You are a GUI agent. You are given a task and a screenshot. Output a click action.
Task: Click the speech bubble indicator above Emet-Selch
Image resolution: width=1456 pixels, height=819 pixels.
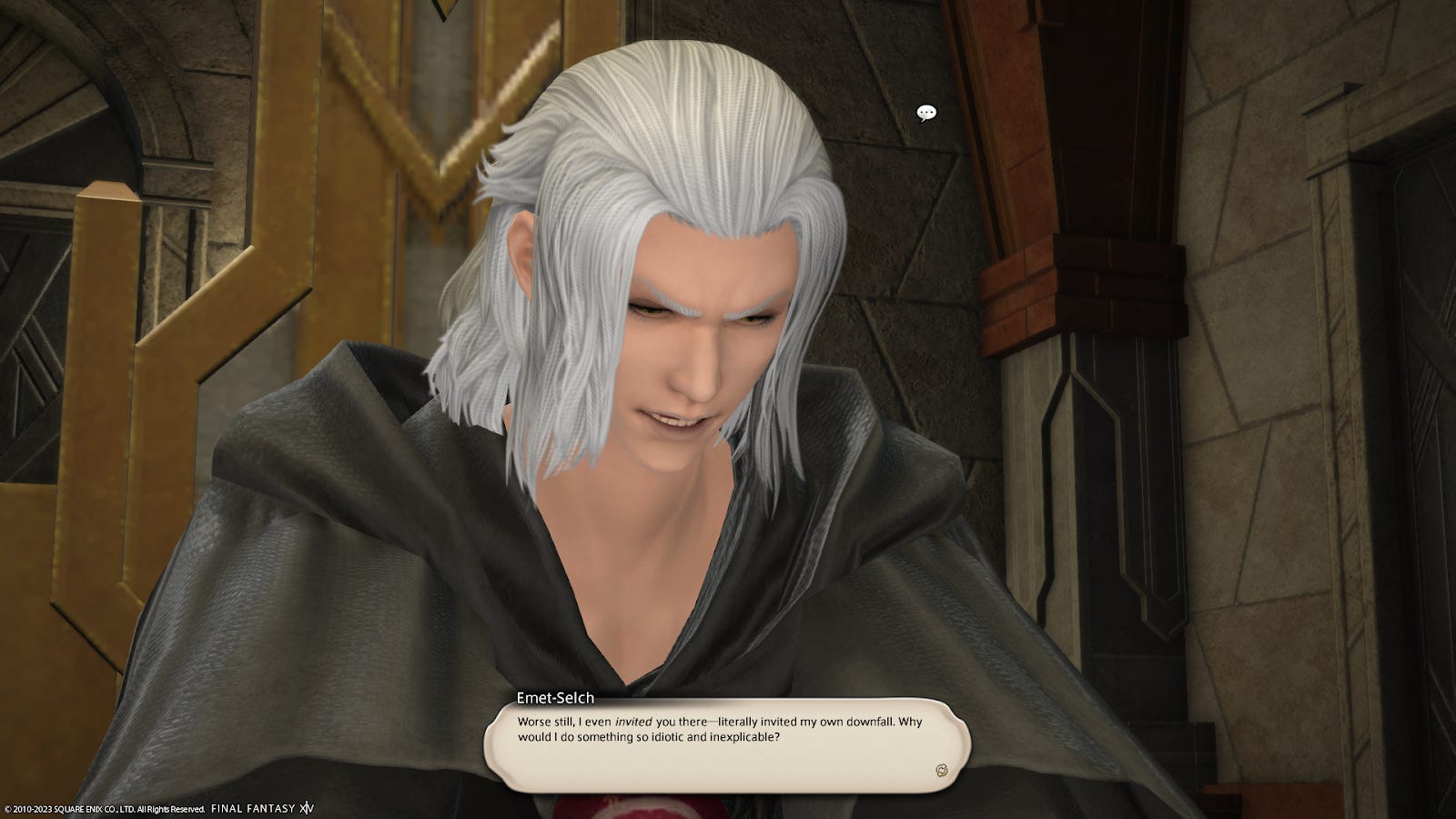[927, 113]
